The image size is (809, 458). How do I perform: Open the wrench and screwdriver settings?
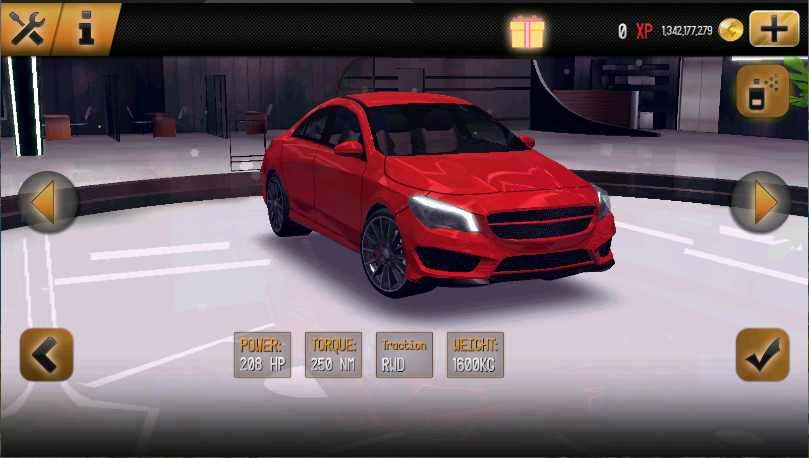(x=27, y=28)
